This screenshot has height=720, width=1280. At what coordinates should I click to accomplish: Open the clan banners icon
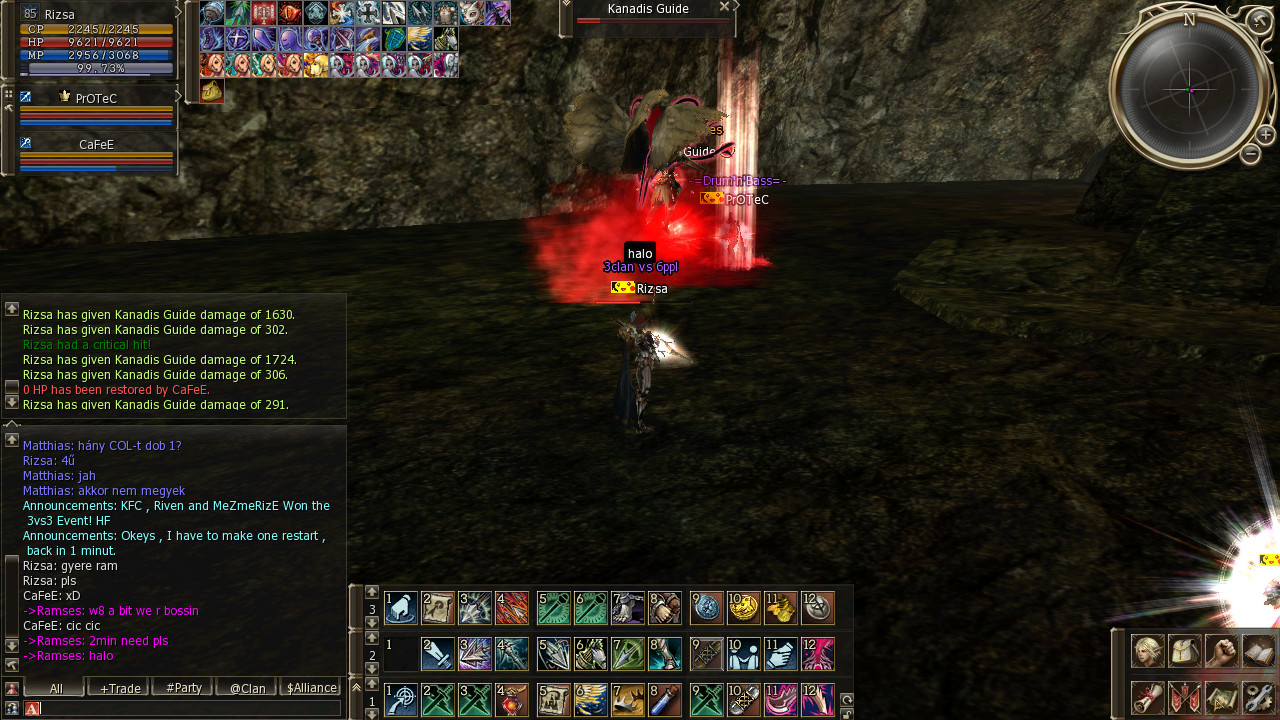pos(1184,697)
